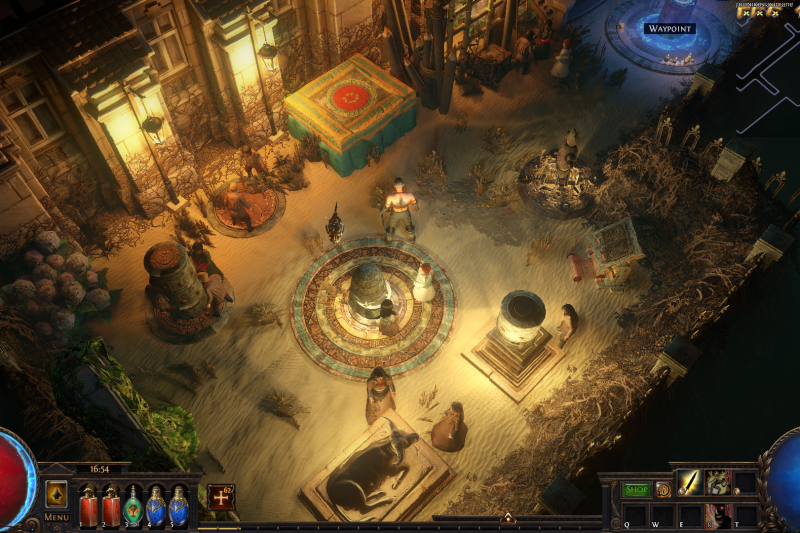This screenshot has width=800, height=533.
Task: Click the orange swirl icon beside Shop
Action: [x=663, y=490]
